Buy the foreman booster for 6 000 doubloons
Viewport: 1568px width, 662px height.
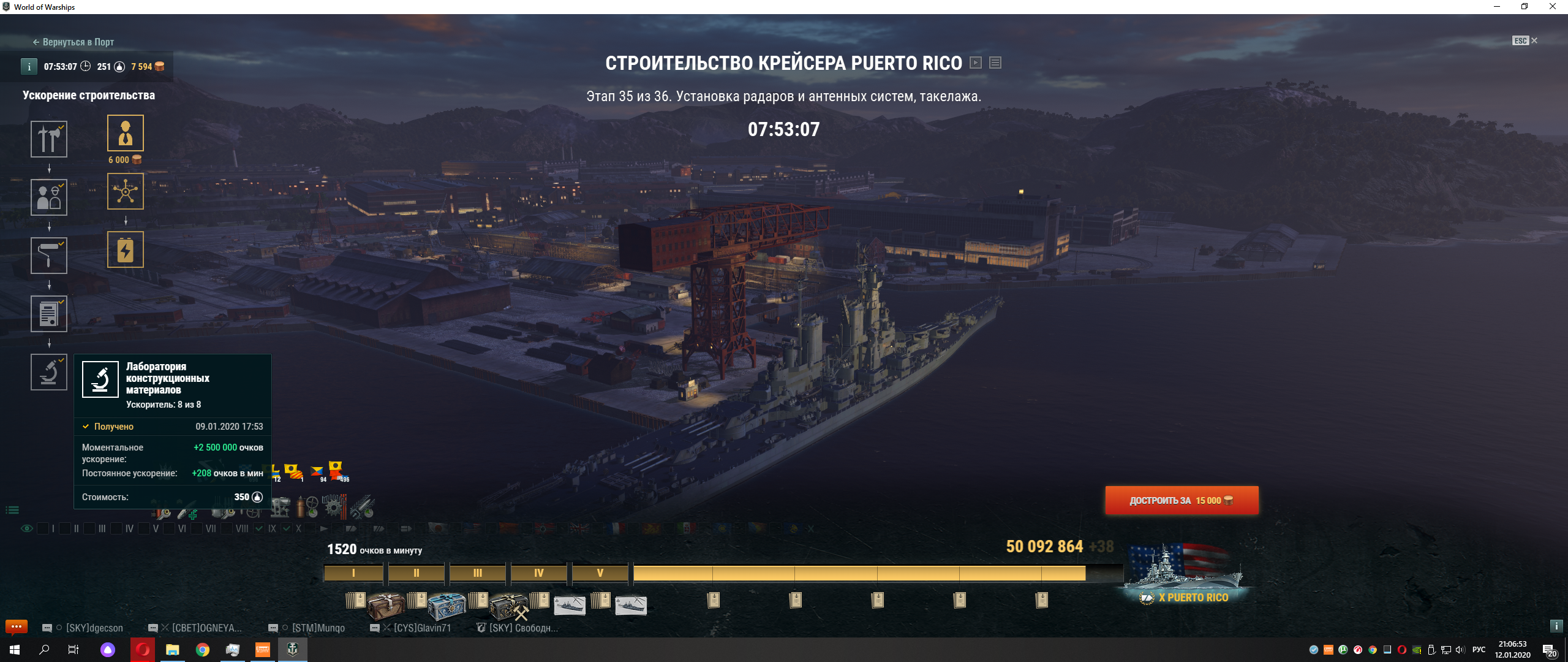click(126, 133)
